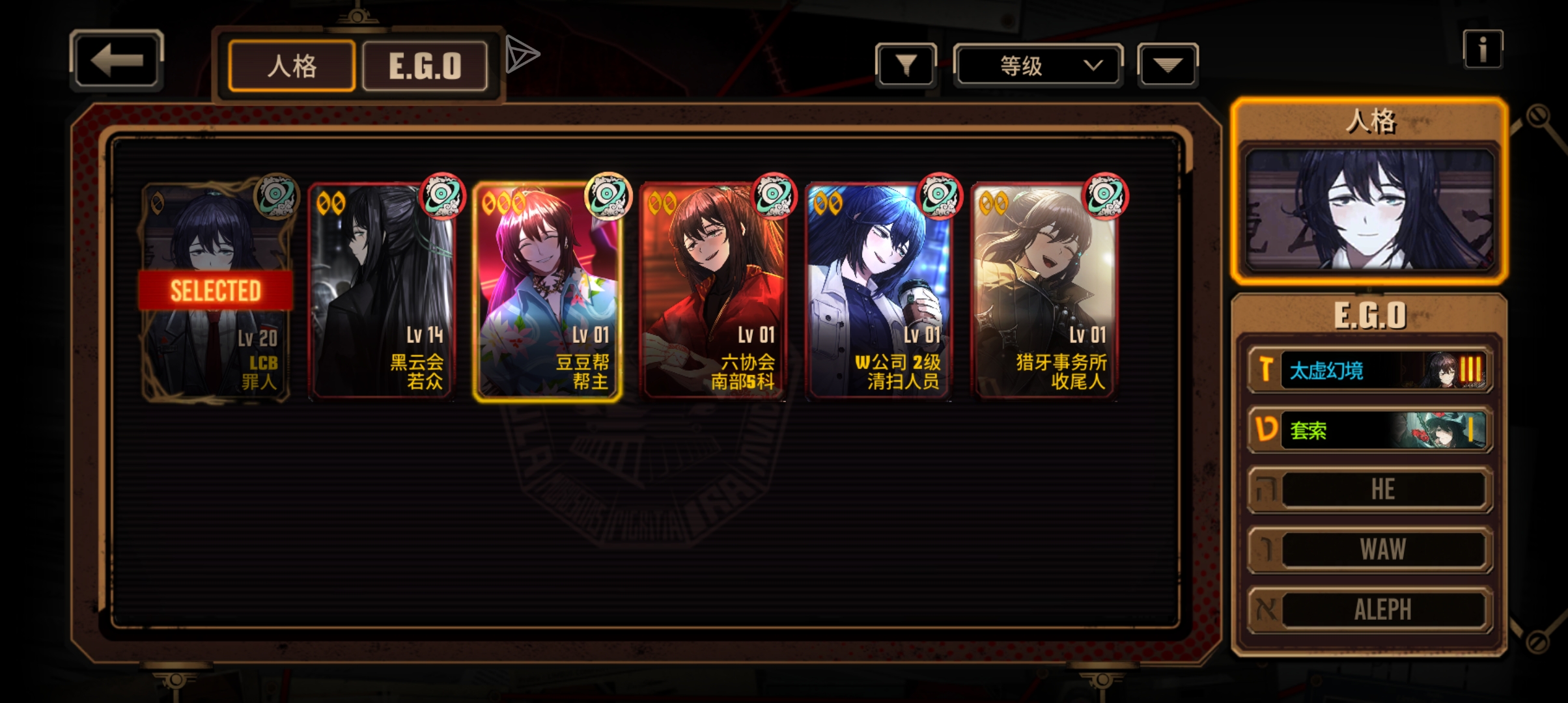Open the 等级 sort dropdown

[1038, 65]
